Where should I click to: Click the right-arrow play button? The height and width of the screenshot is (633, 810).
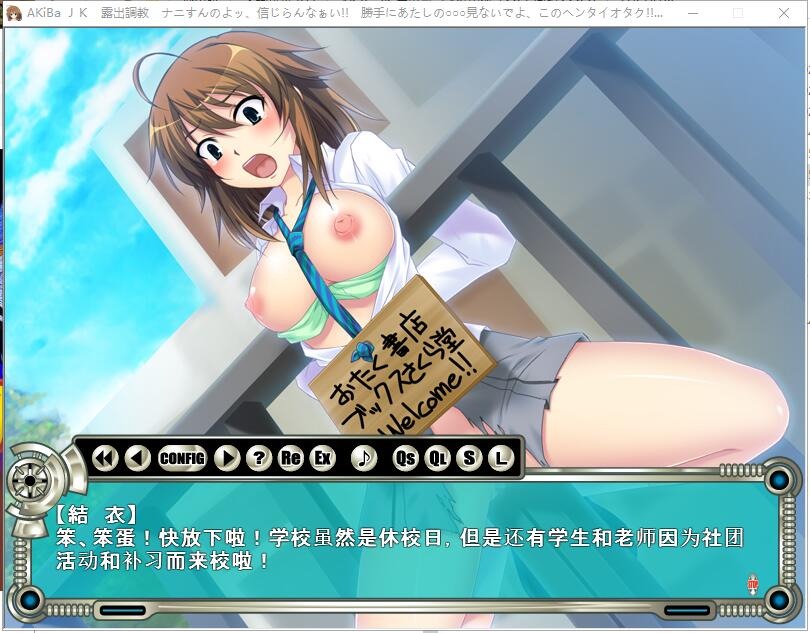227,458
